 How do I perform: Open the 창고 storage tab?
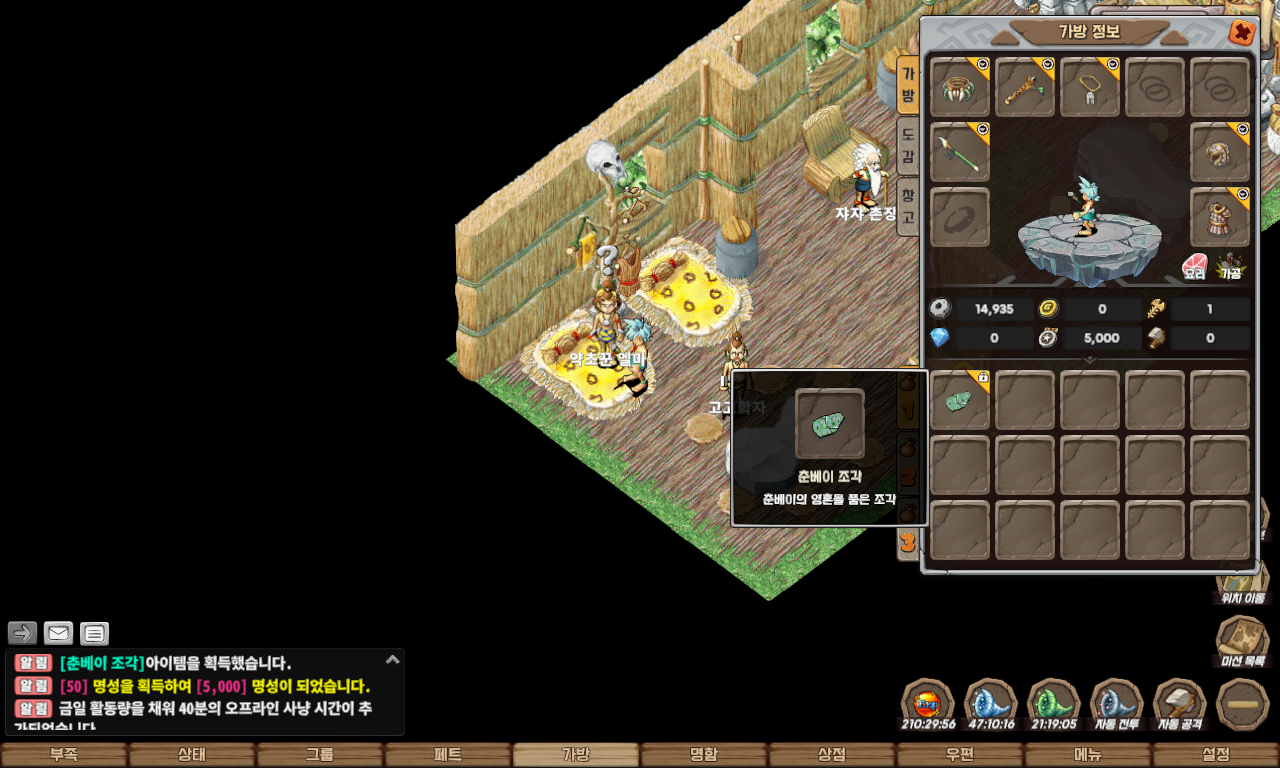tap(907, 206)
